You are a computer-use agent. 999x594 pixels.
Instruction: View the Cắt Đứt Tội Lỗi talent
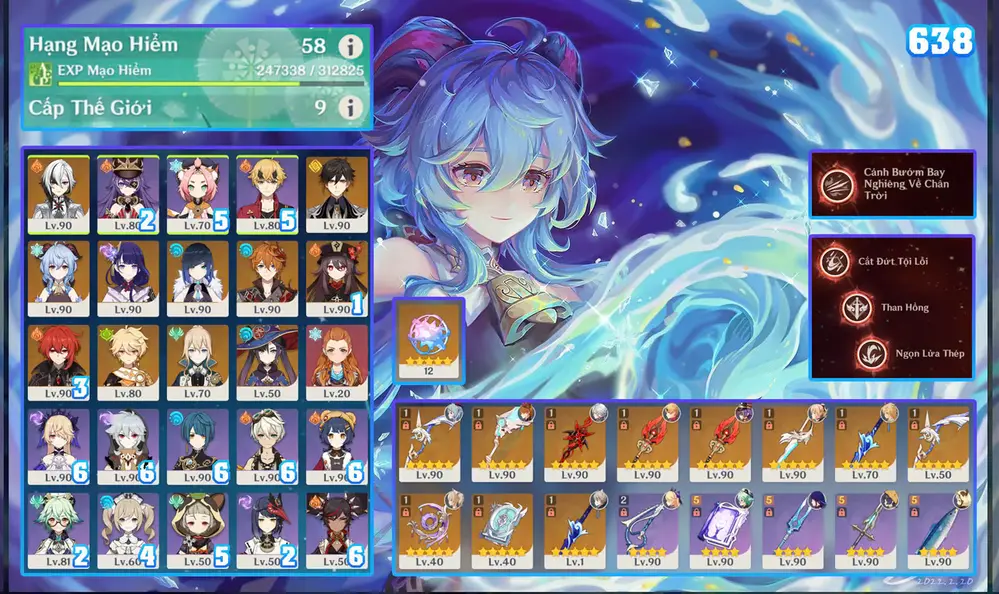click(832, 262)
